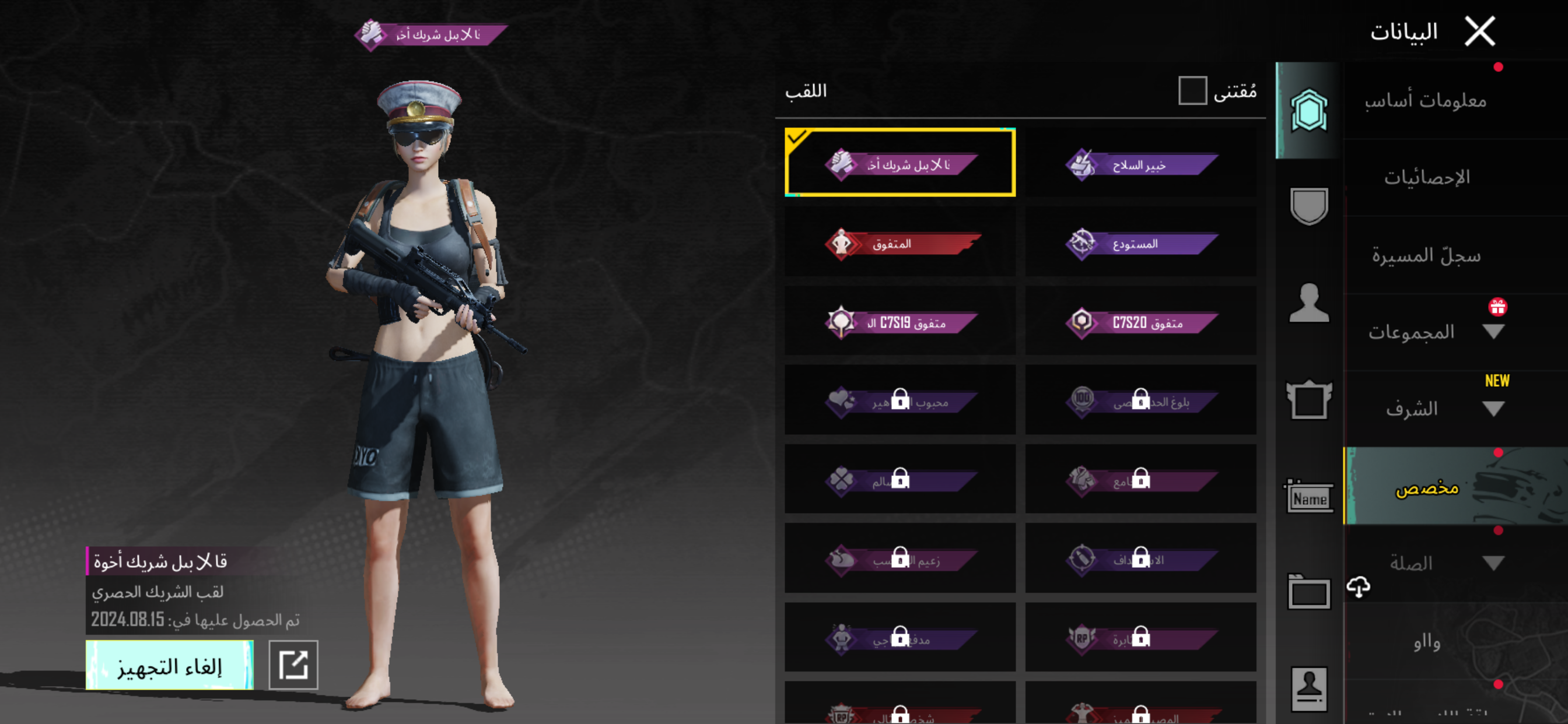Open the Name card category icon
The width and height of the screenshot is (1568, 724).
[x=1308, y=498]
